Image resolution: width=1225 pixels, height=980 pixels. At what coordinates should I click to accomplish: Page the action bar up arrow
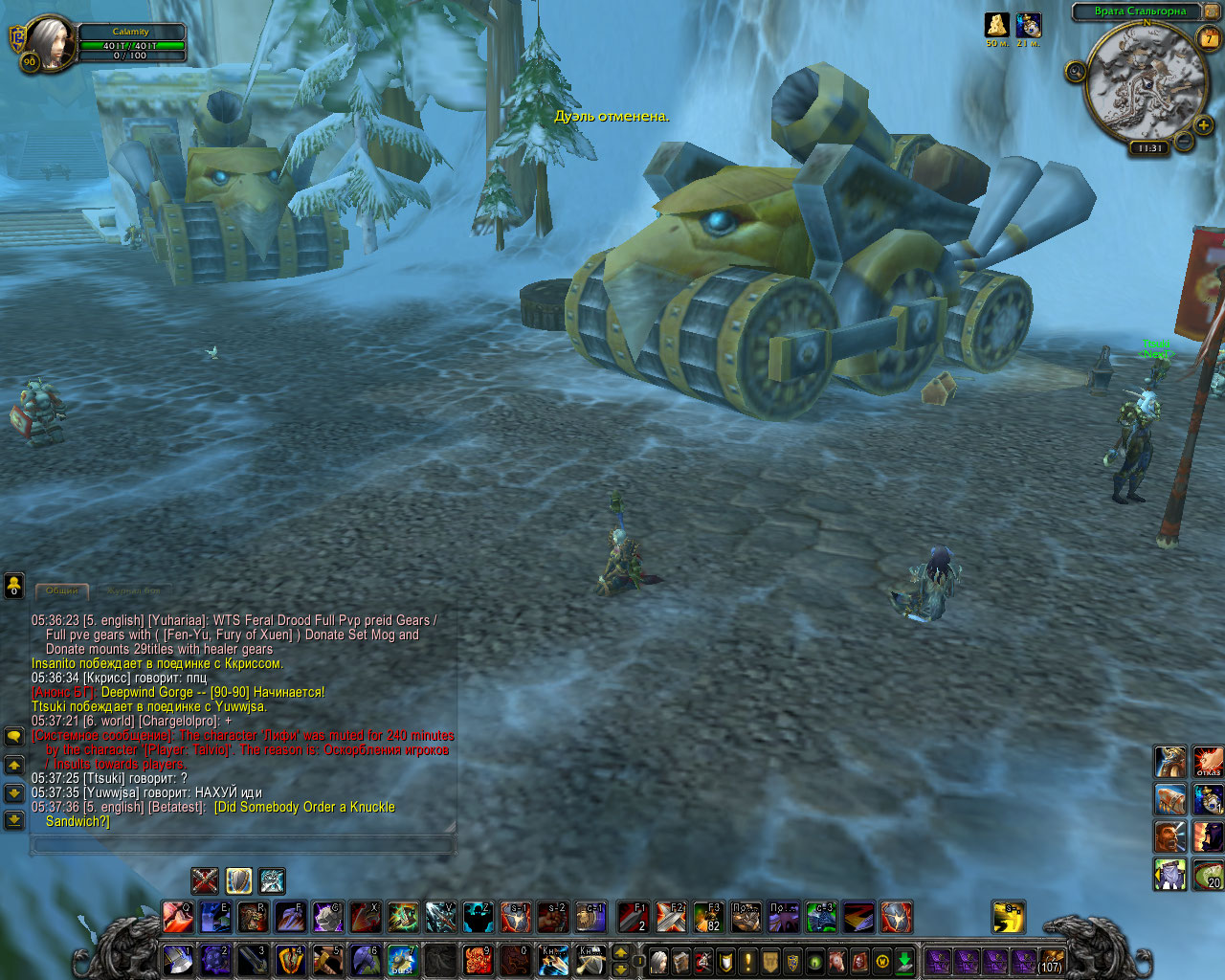(x=620, y=952)
